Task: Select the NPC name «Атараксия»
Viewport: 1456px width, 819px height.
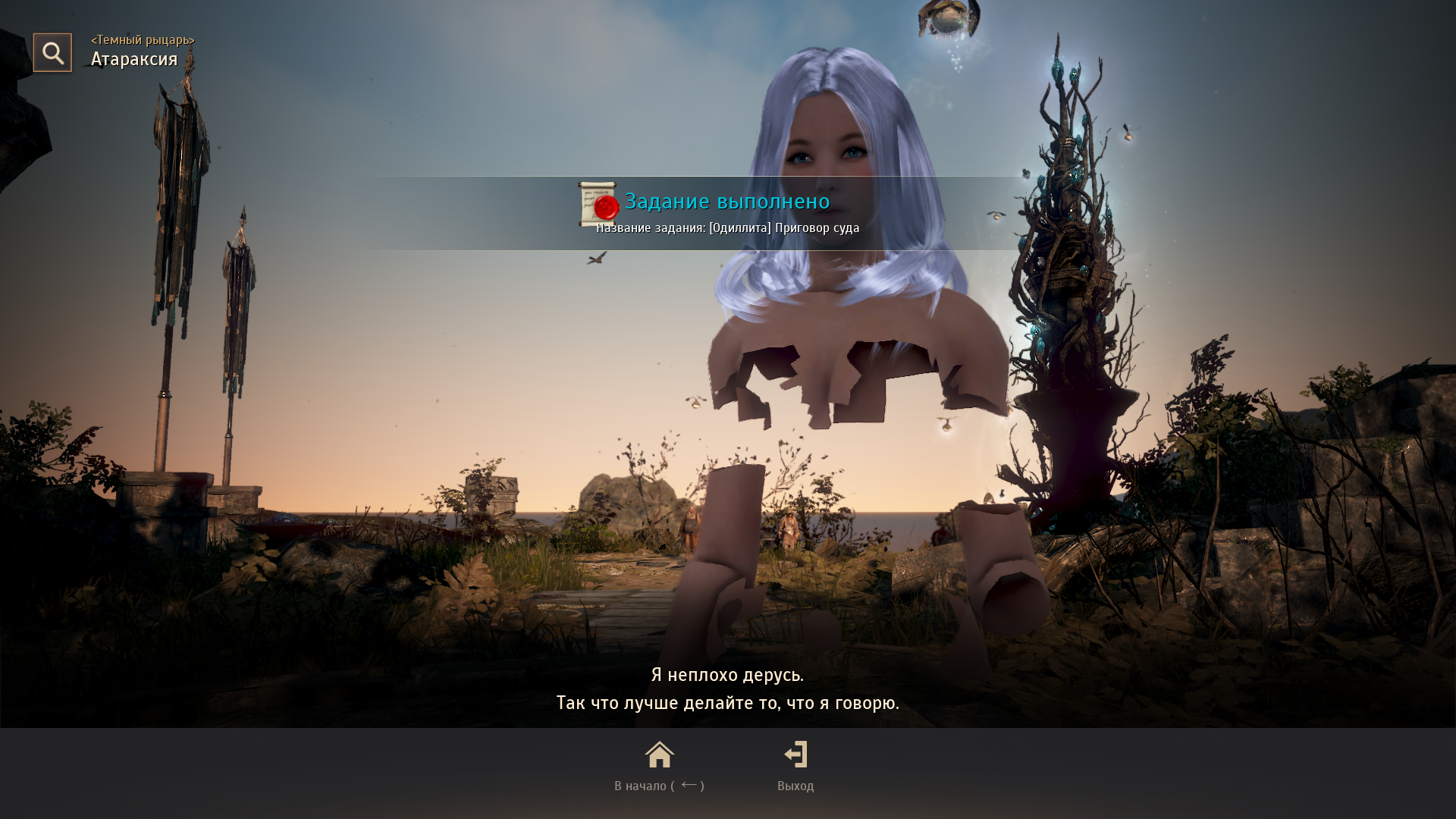Action: (x=133, y=58)
